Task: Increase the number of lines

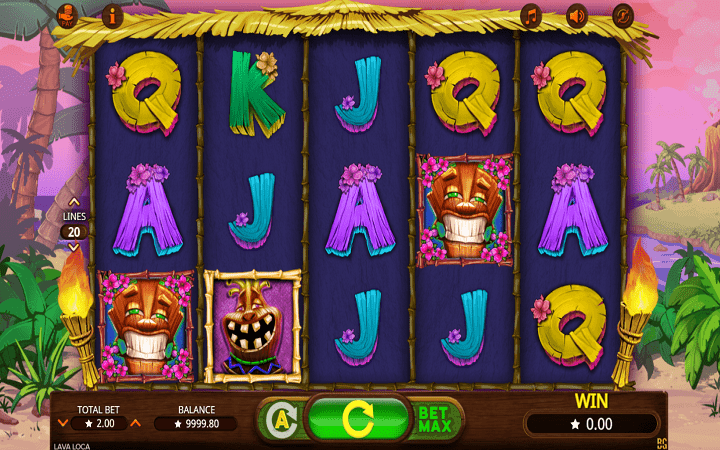Action: pyautogui.click(x=73, y=201)
